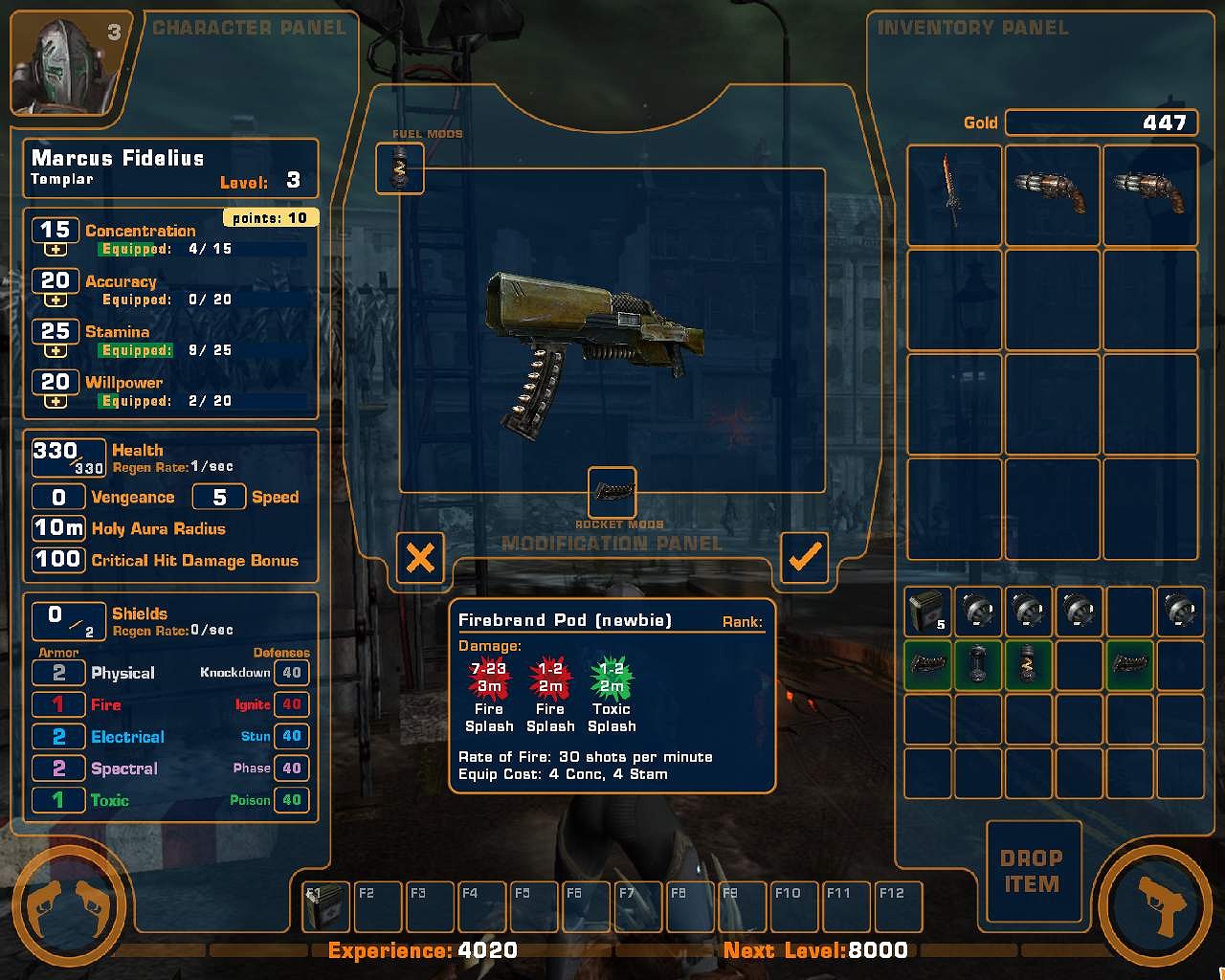The height and width of the screenshot is (980, 1225).
Task: Click the Templar character portrait
Action: coord(67,65)
